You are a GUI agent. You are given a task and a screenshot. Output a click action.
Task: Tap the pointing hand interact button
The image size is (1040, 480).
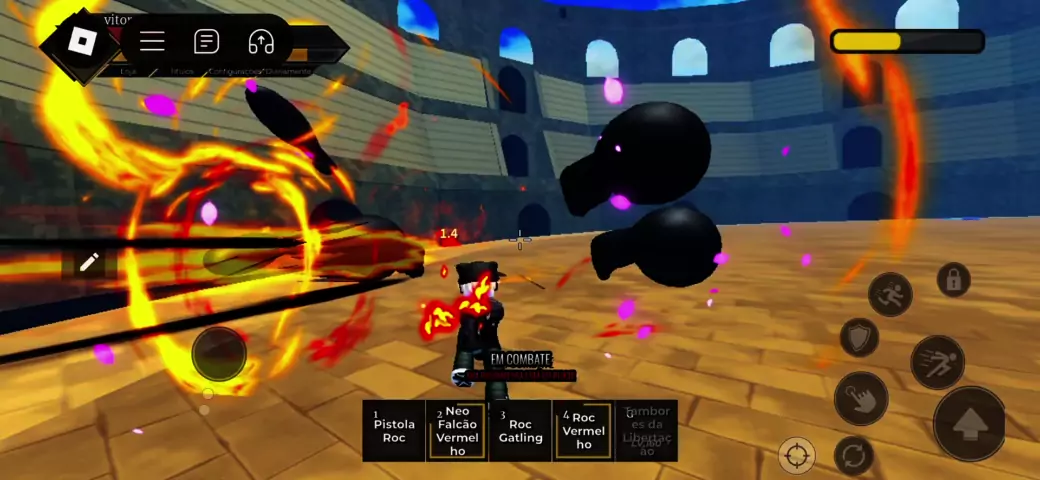tap(860, 398)
